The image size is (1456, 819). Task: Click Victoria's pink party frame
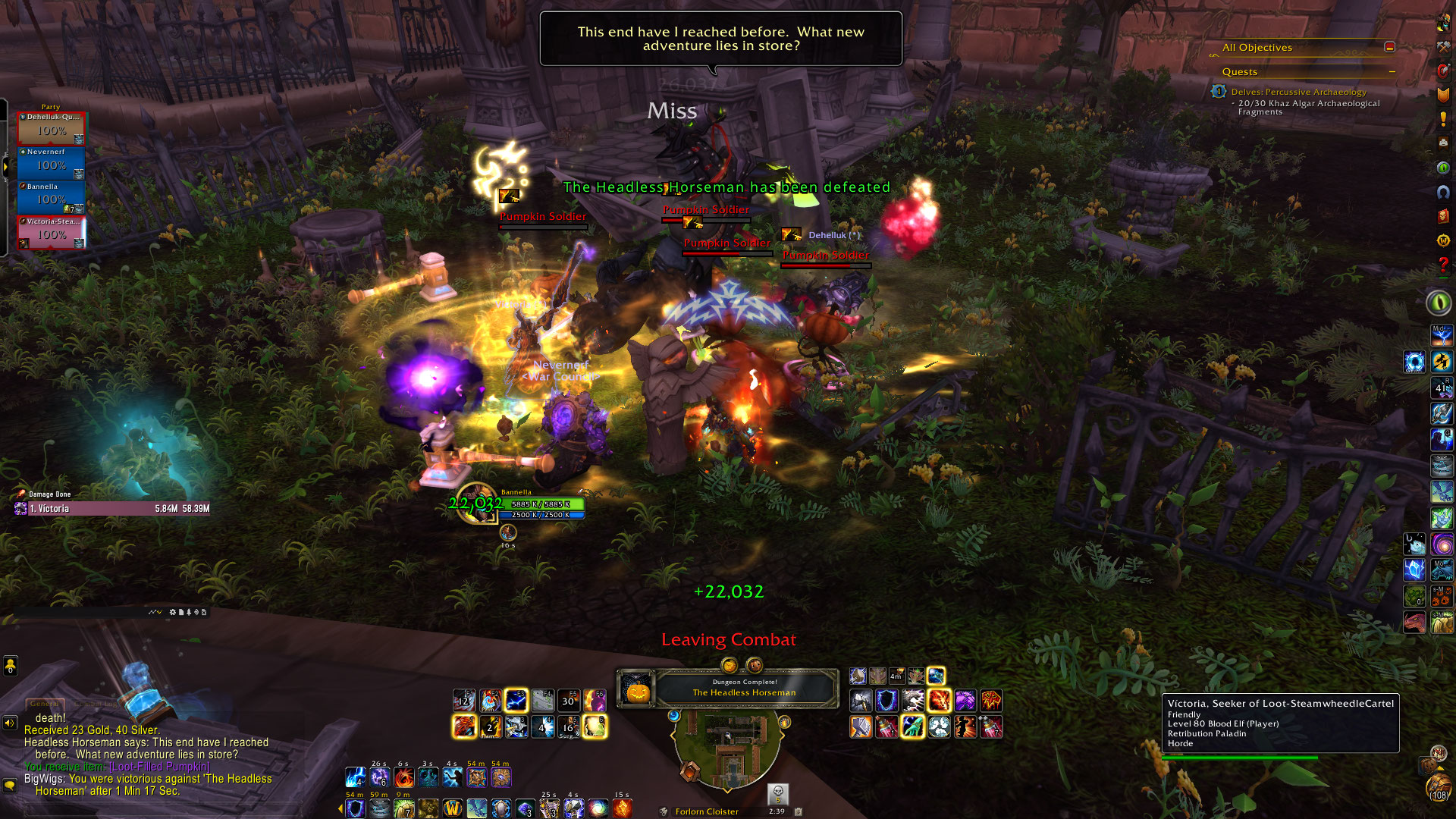pos(51,232)
